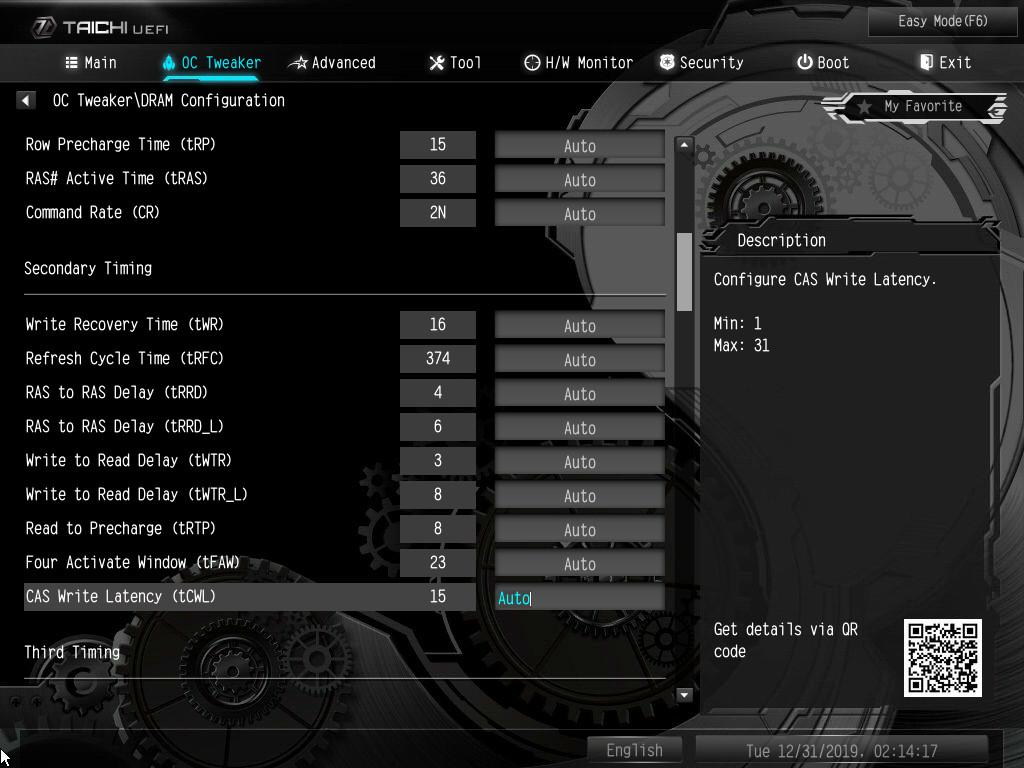Edit the CAS Write Latency (tCWL) field
1024x768 pixels.
(579, 598)
